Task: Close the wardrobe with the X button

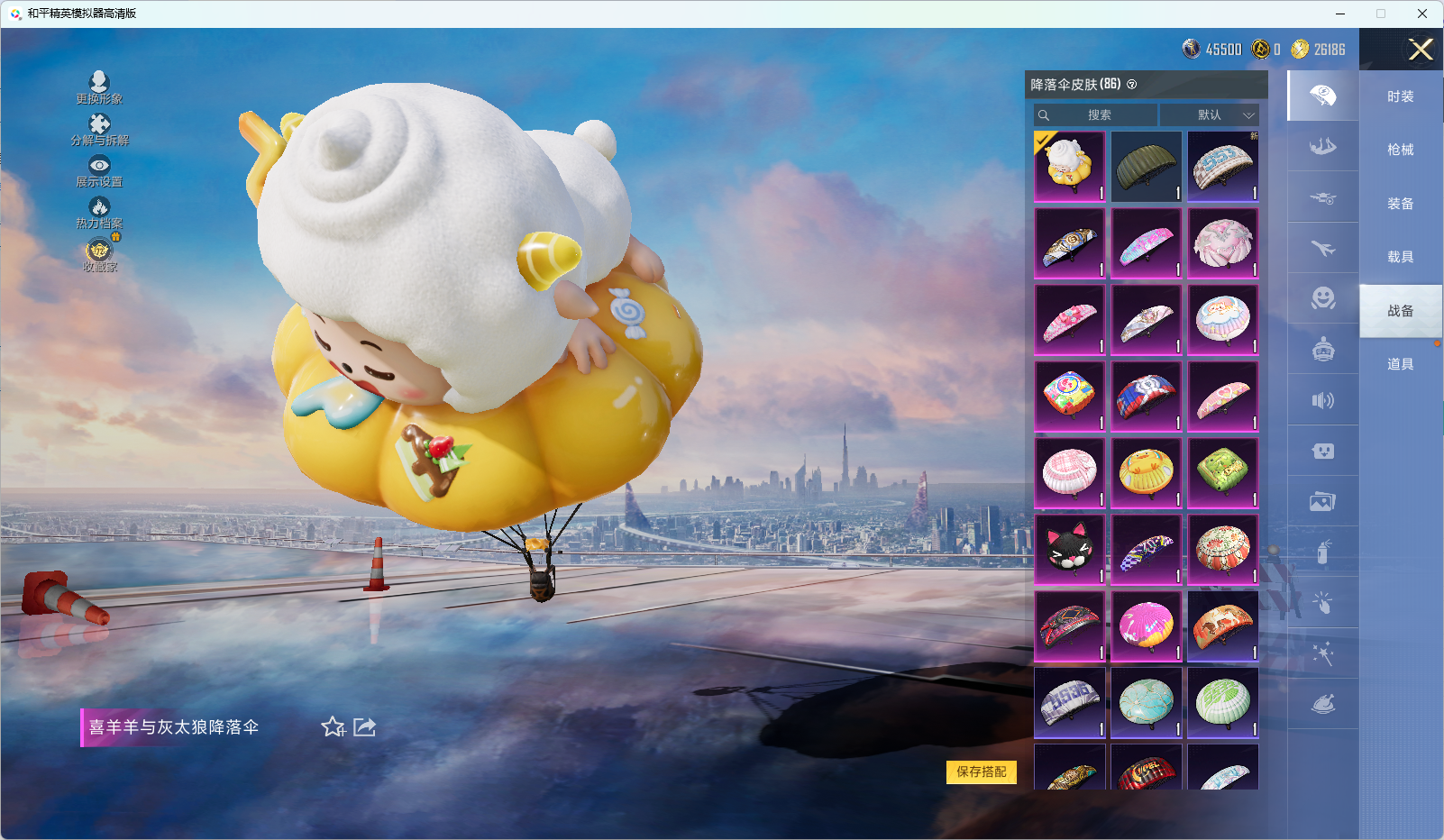Action: tap(1421, 50)
